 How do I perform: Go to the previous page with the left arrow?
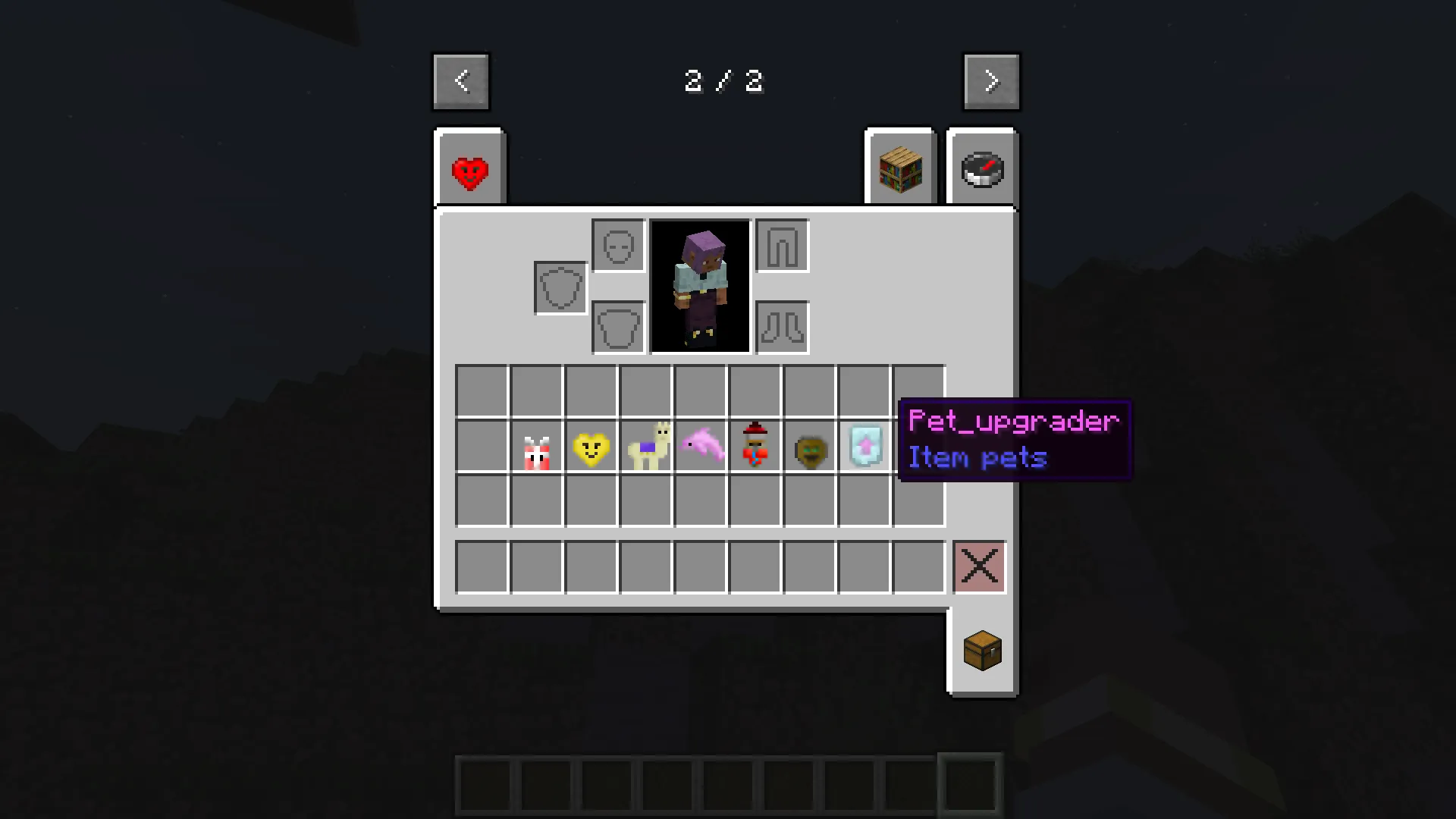tap(460, 80)
